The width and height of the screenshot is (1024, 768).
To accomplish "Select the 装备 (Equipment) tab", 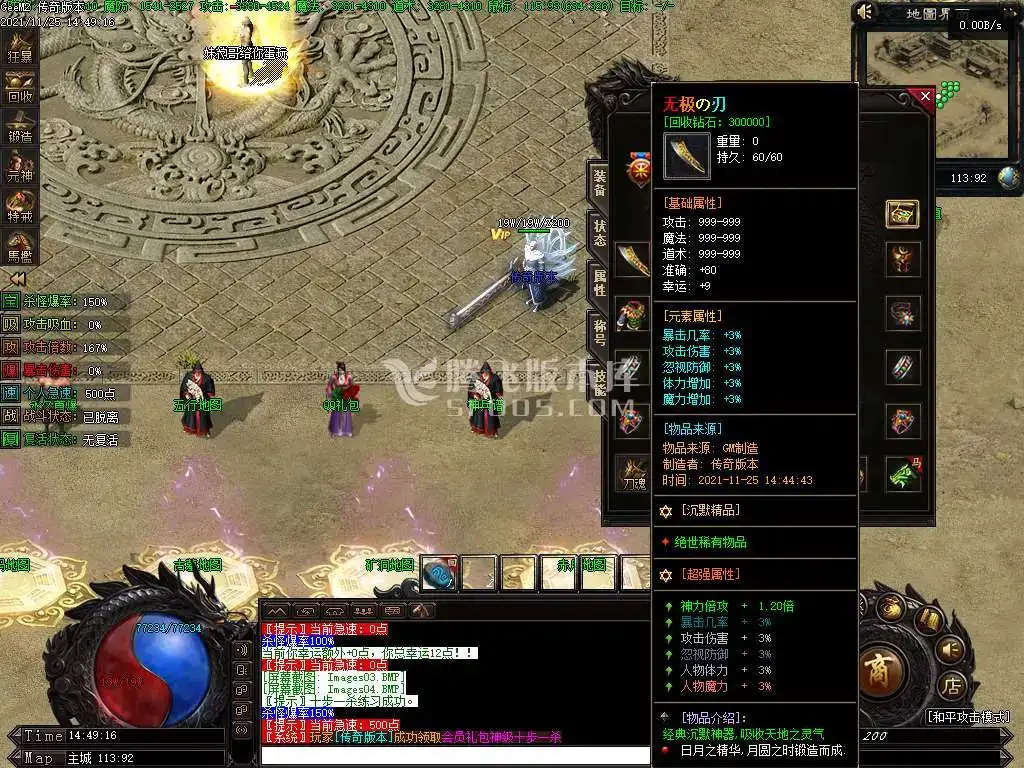I will coord(599,183).
